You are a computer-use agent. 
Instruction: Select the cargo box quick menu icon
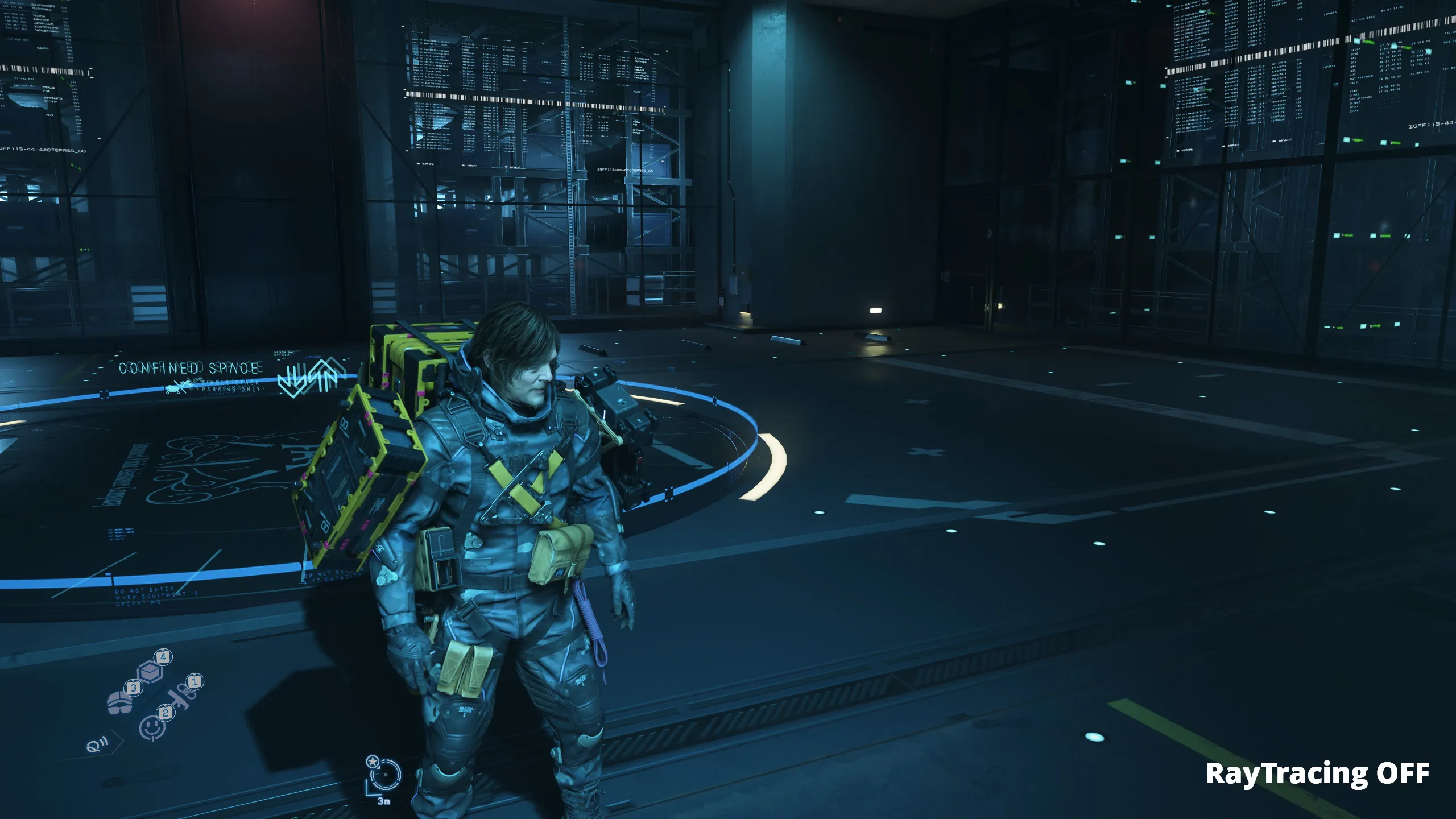click(151, 671)
